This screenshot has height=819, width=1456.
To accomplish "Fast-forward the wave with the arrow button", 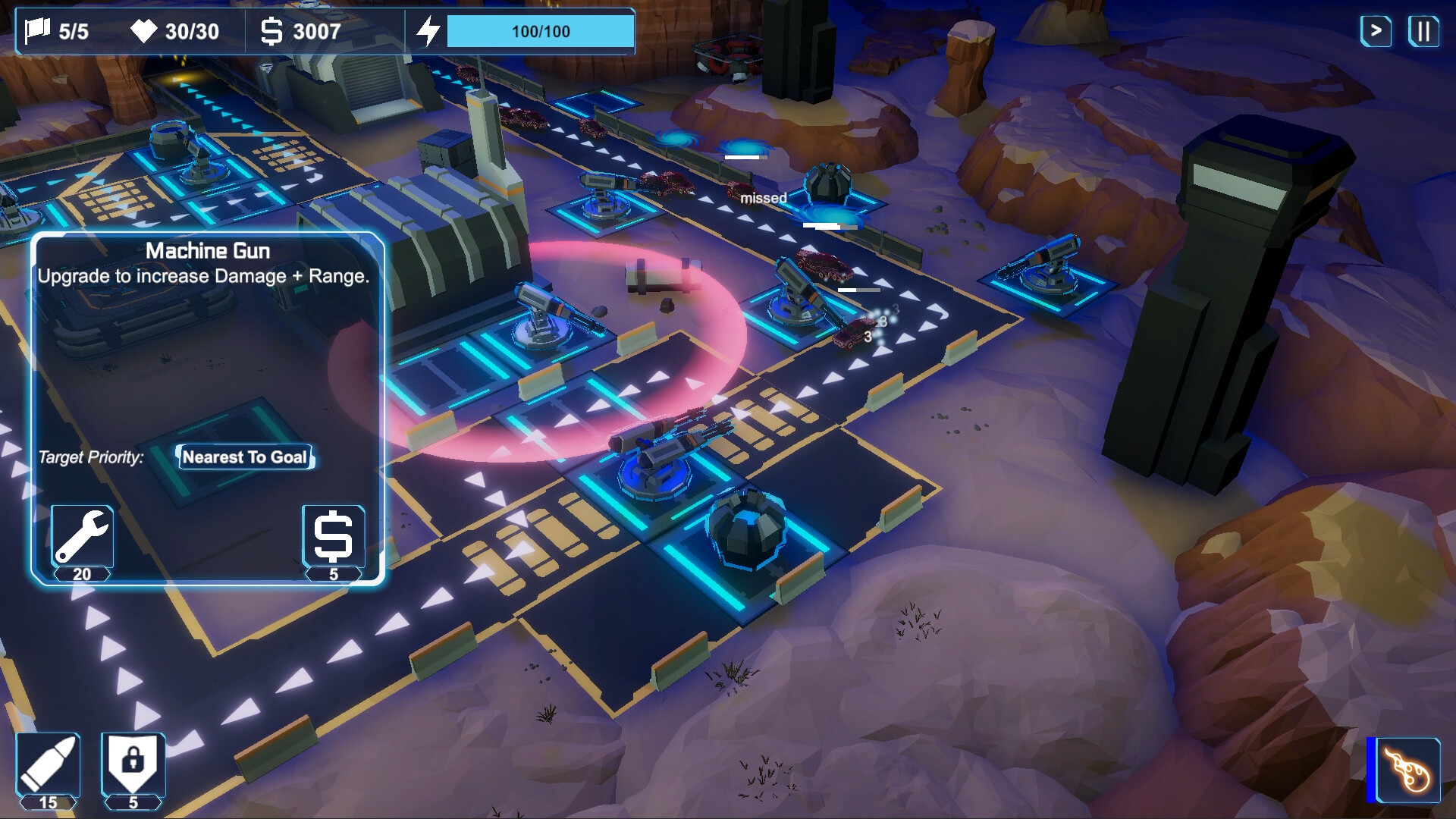I will pos(1376,32).
